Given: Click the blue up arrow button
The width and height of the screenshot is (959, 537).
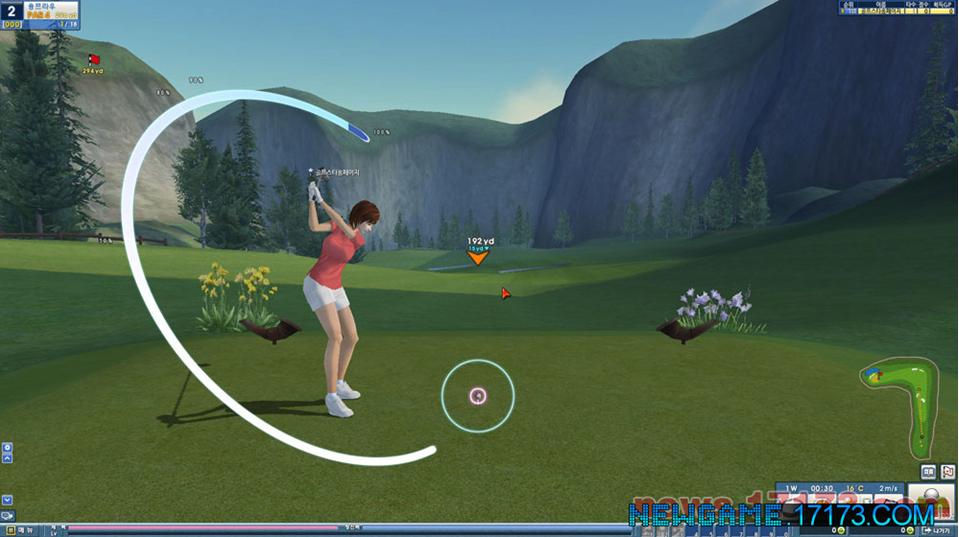Looking at the screenshot, I should coord(7,458).
